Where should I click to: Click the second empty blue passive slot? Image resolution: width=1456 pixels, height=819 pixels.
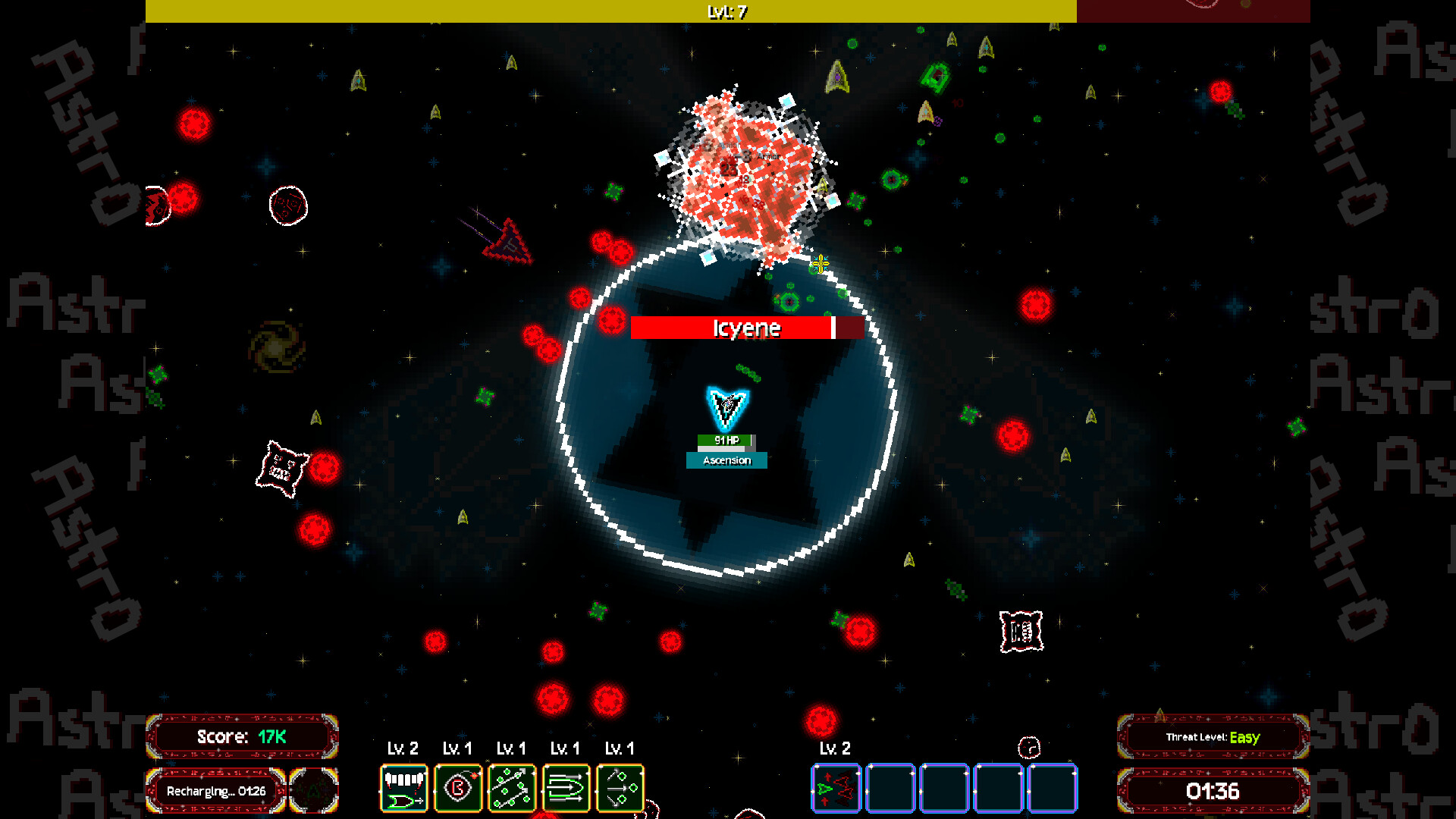pyautogui.click(x=946, y=789)
